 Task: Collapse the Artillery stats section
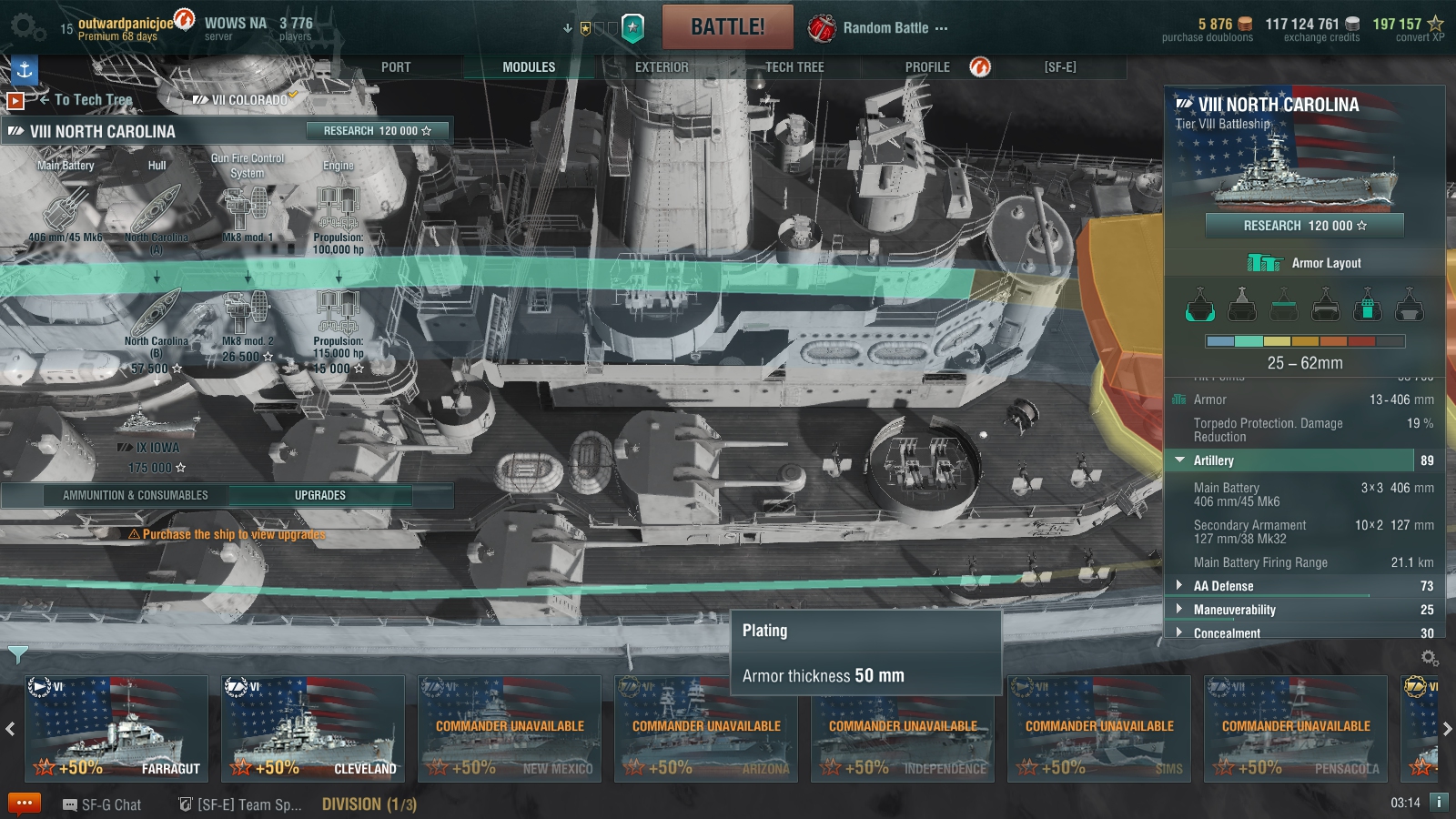[1213, 460]
